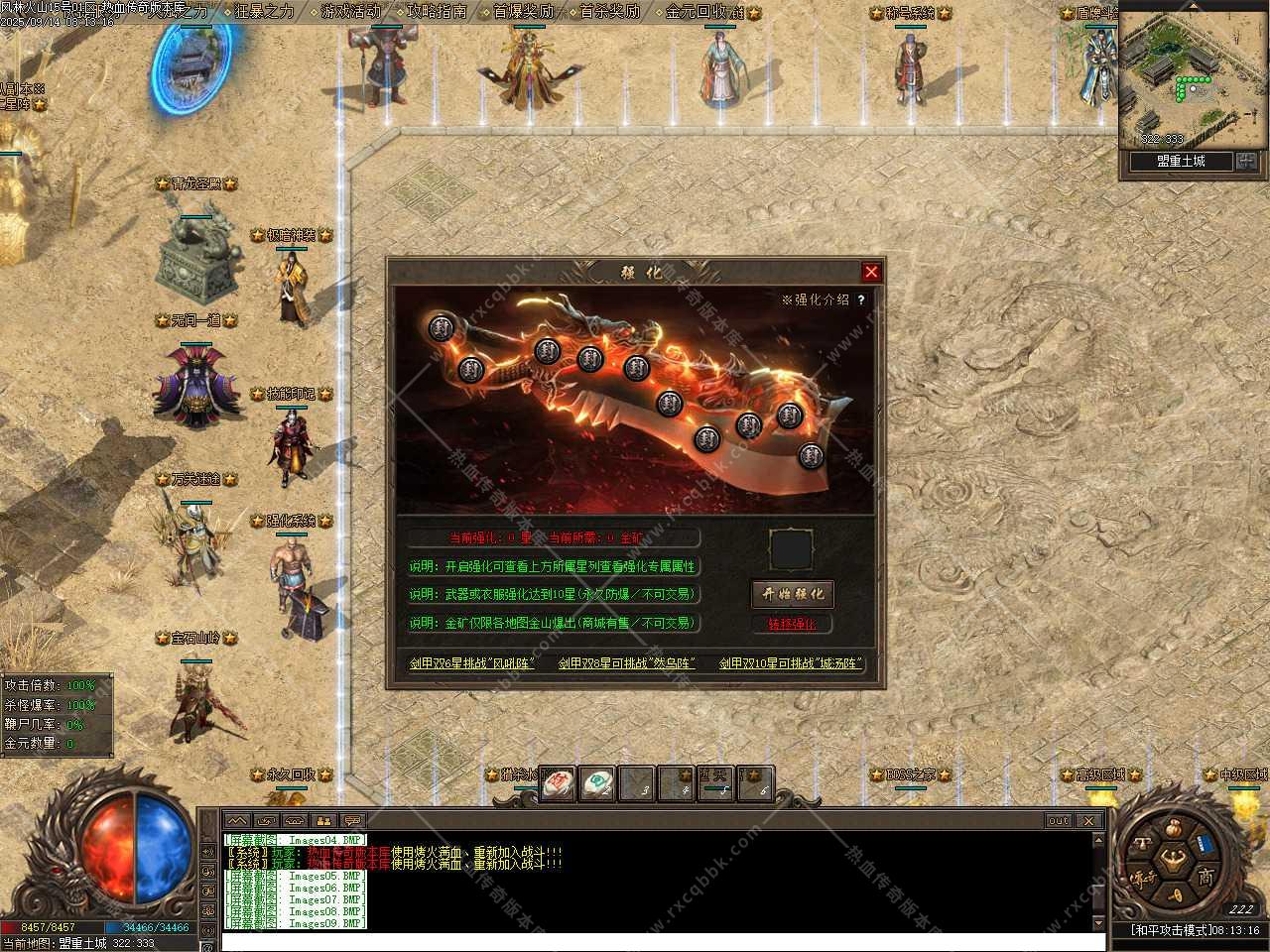Start enhancing with the 开始强化 button
Screen dimensions: 1270x952
tap(792, 594)
